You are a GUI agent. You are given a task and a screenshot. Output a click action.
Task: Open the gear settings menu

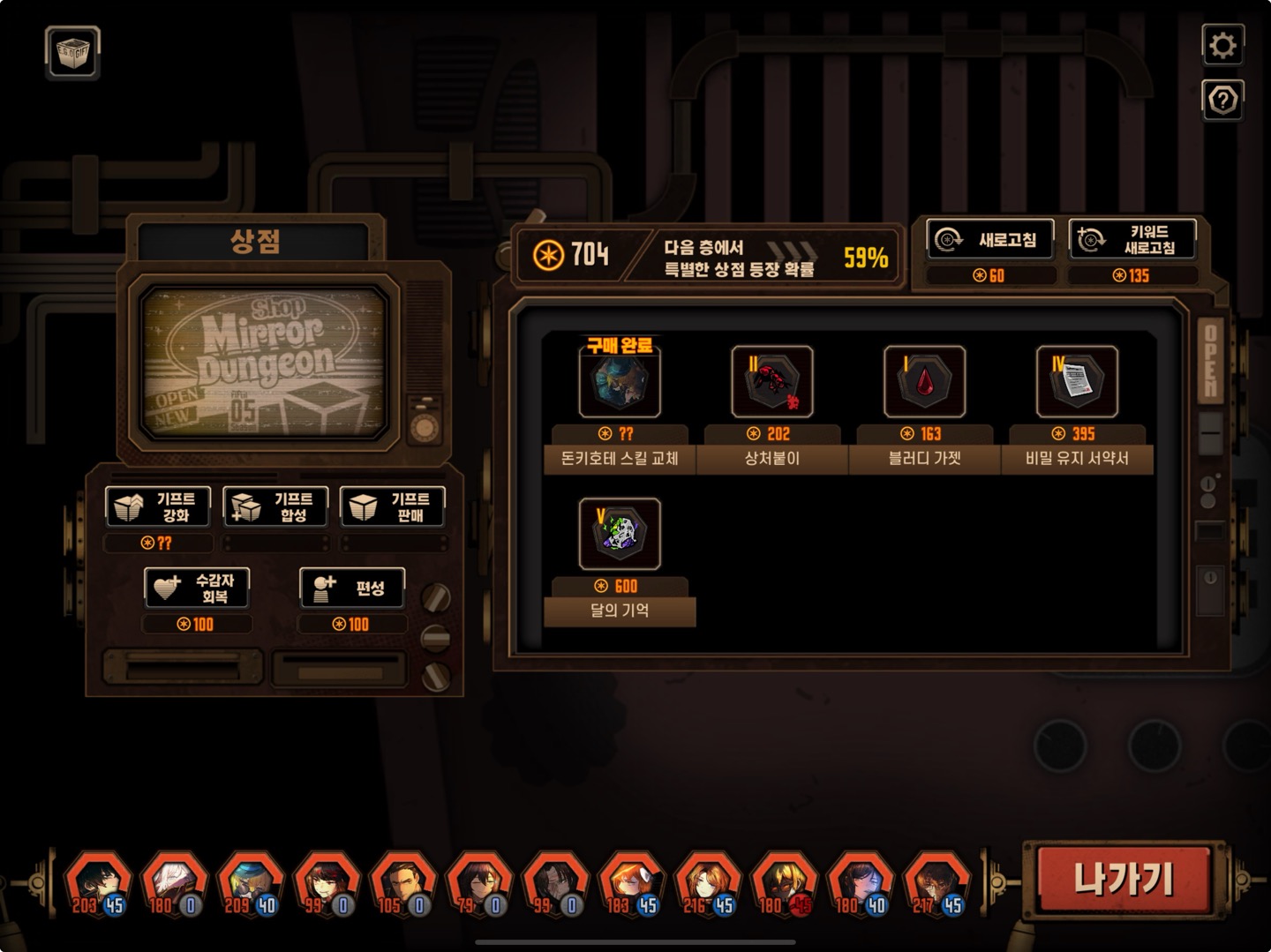point(1222,45)
